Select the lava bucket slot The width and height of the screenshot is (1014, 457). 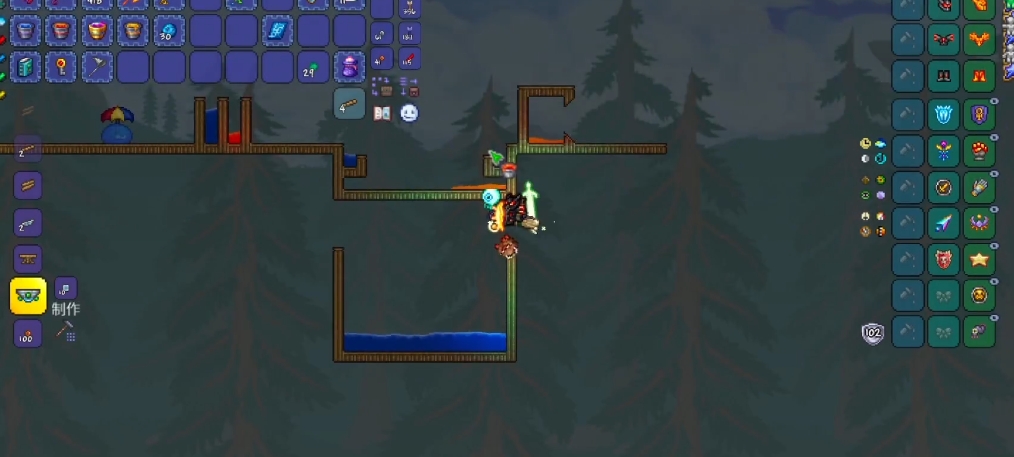(61, 31)
